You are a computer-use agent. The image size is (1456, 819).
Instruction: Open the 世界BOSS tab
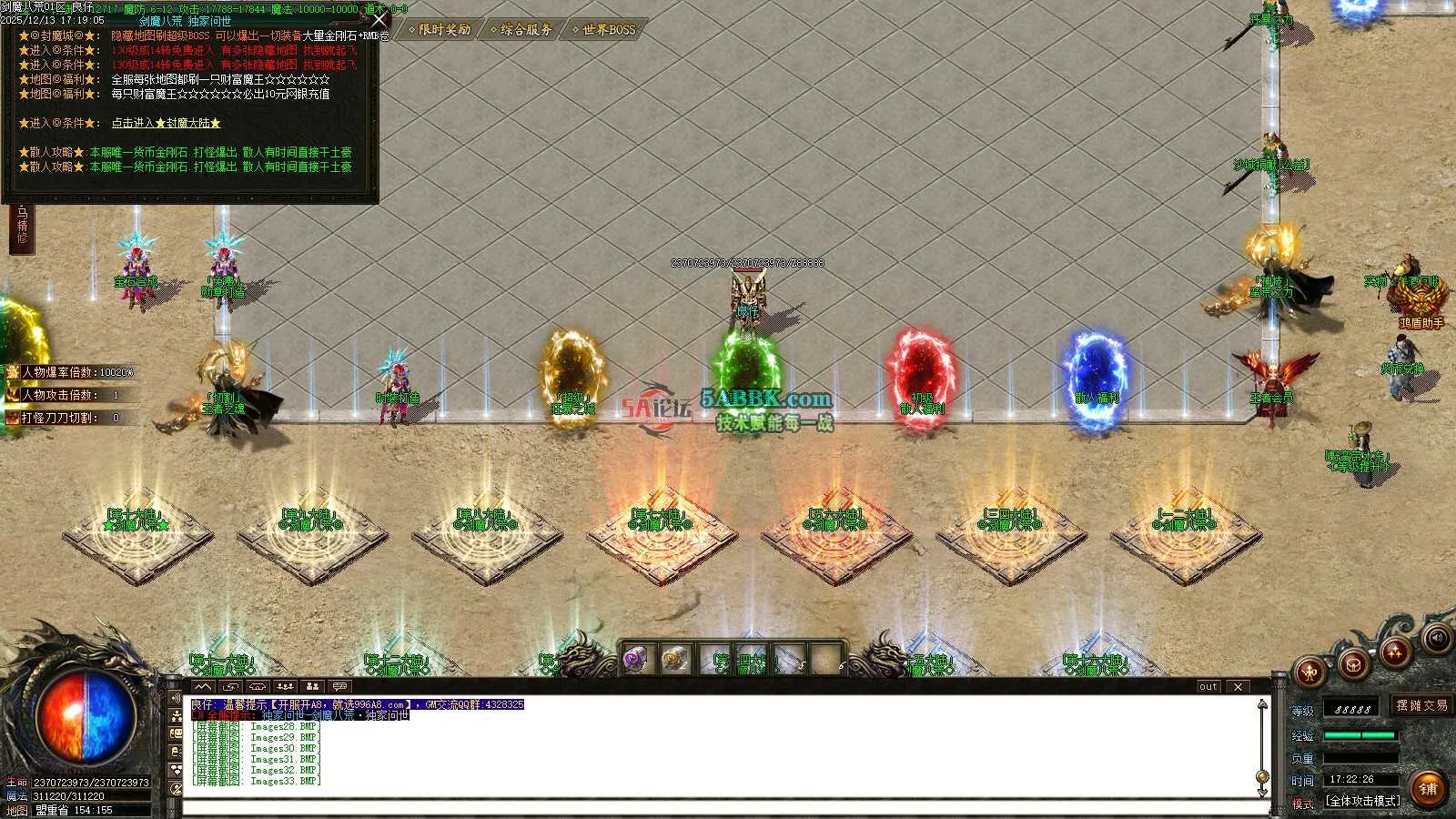point(605,30)
